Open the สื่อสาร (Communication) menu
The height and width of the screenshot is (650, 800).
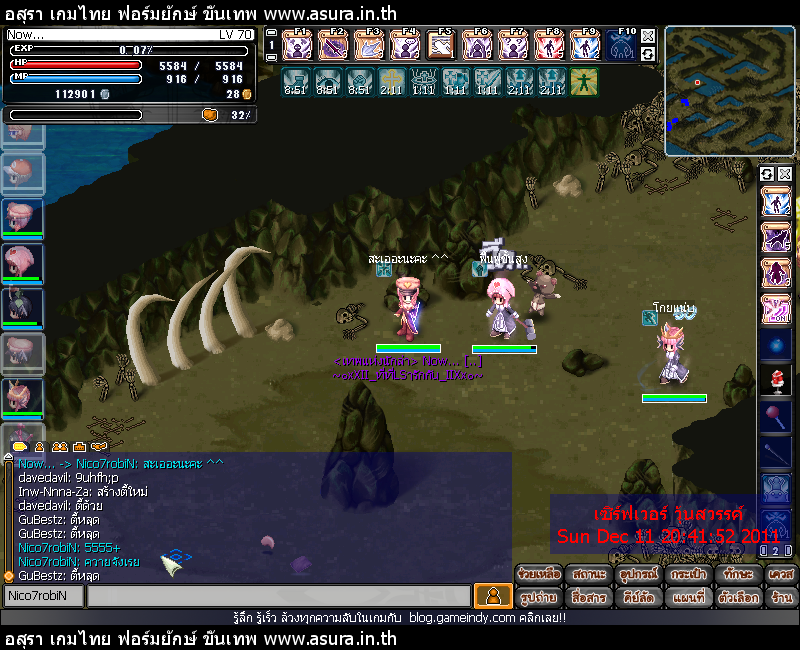click(x=589, y=597)
